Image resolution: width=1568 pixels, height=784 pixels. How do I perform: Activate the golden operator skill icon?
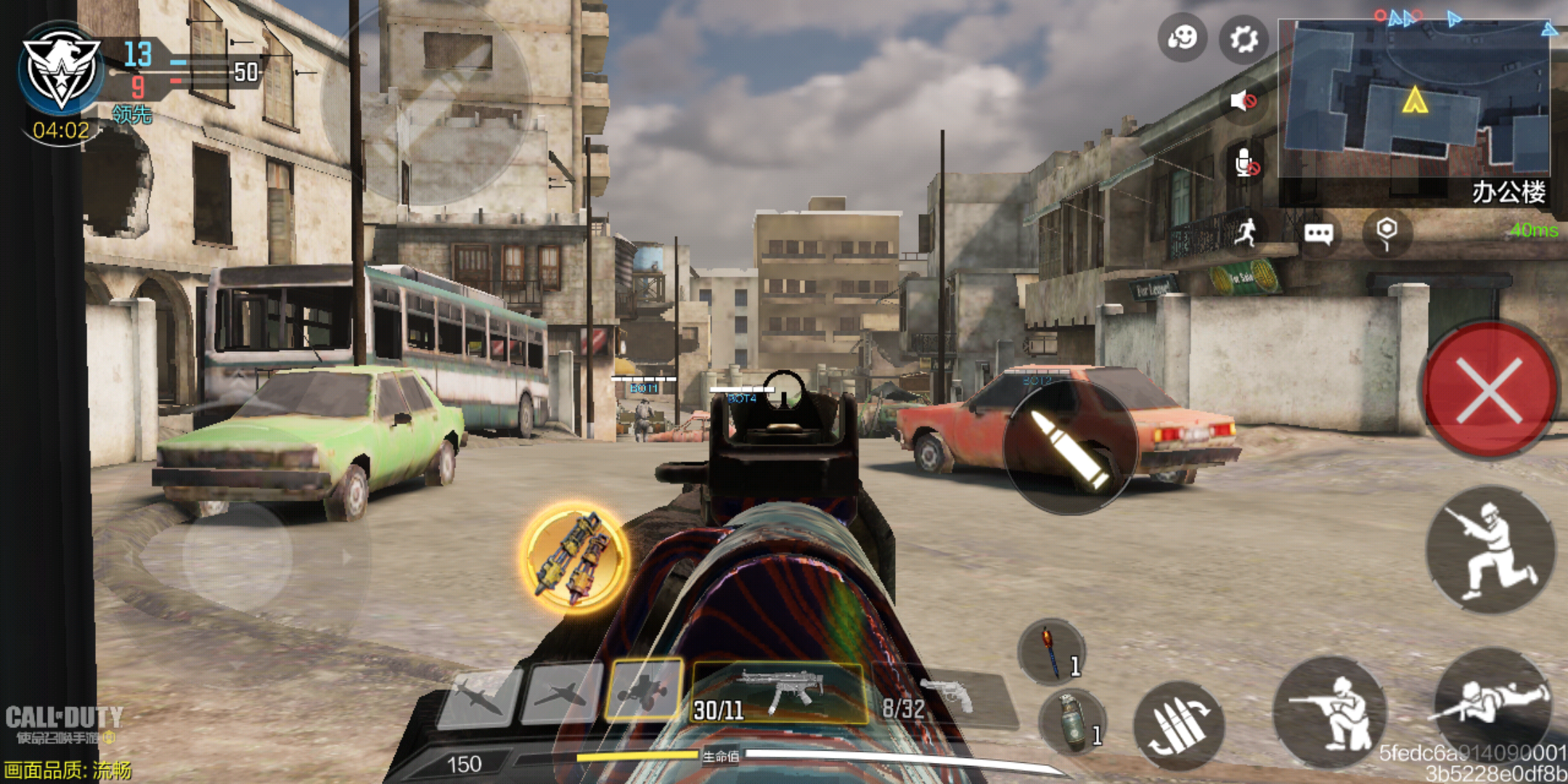point(574,558)
